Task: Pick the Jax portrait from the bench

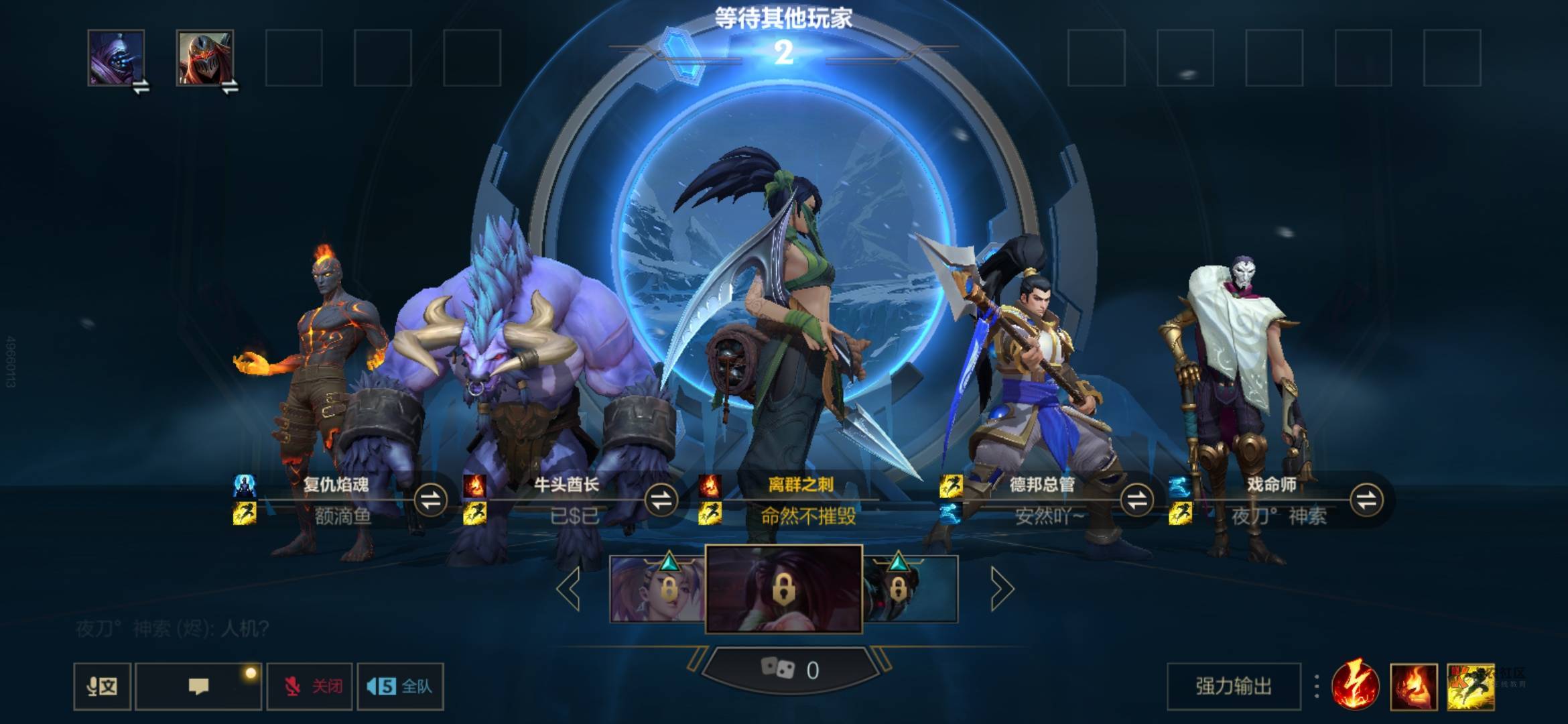Action: (116, 58)
